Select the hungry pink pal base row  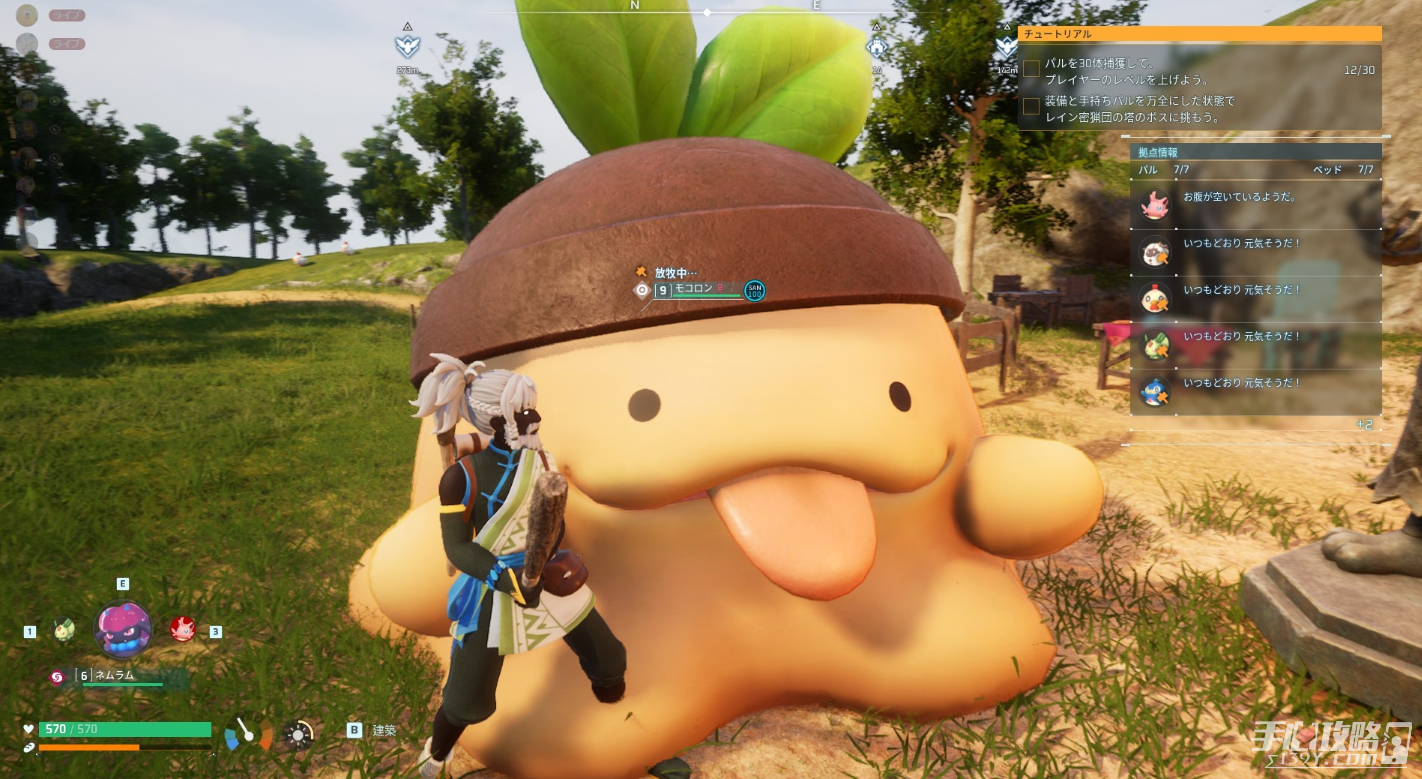click(x=1255, y=206)
